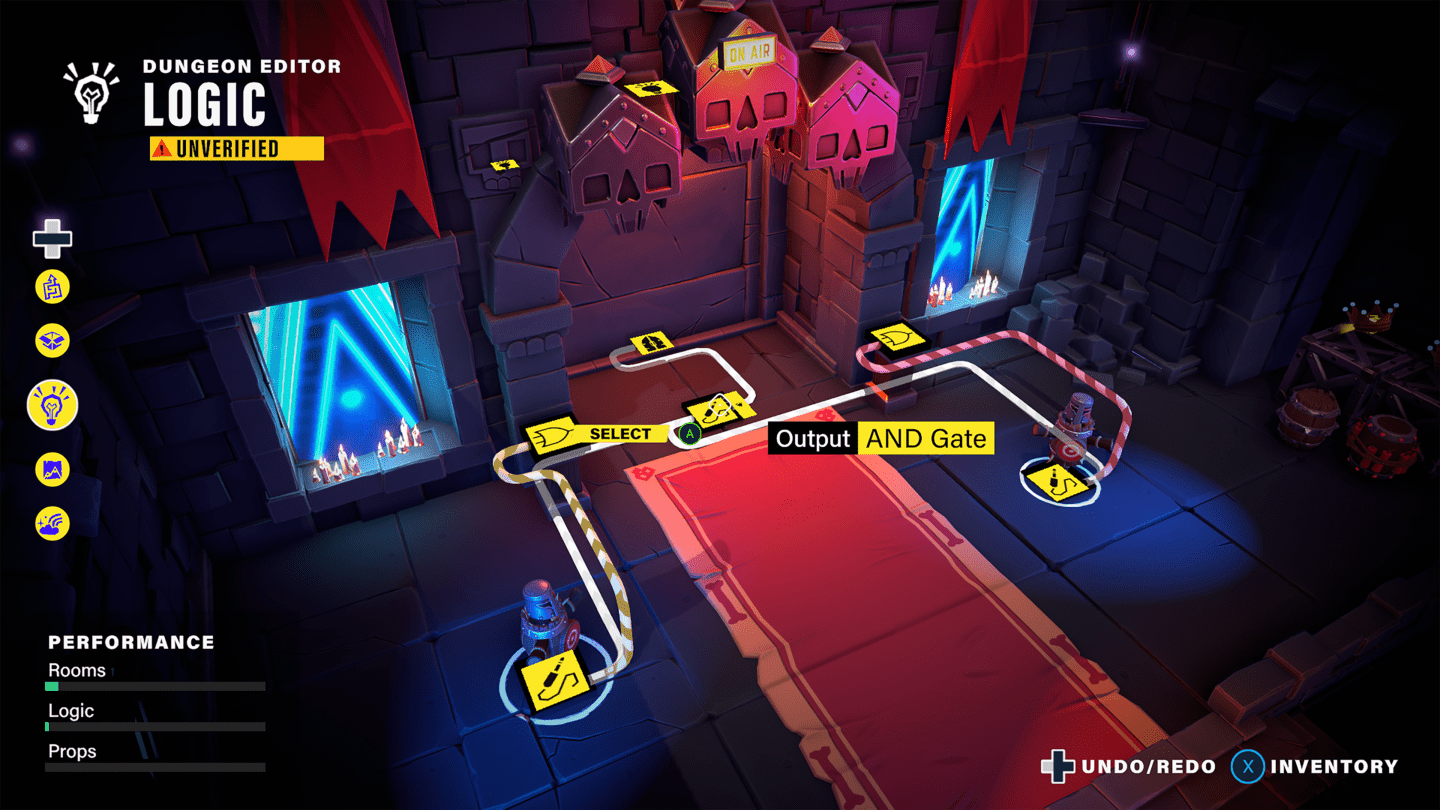Click the Logic performance bar

(155, 726)
